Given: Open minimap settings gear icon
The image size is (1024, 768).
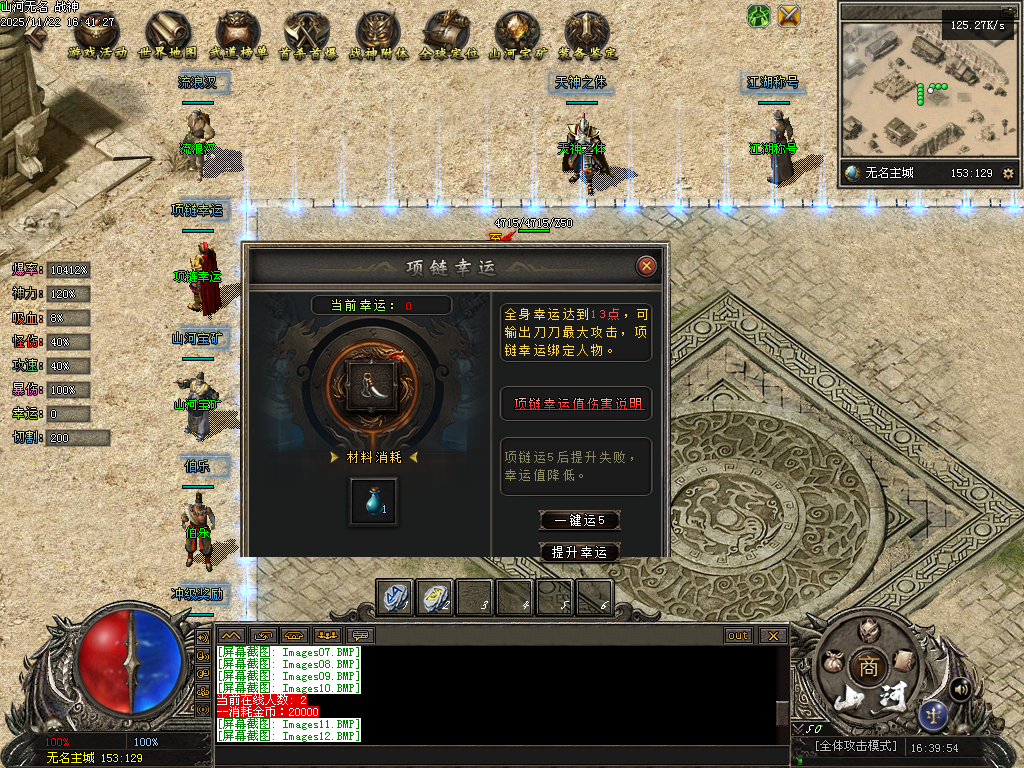Looking at the screenshot, I should 1008,173.
